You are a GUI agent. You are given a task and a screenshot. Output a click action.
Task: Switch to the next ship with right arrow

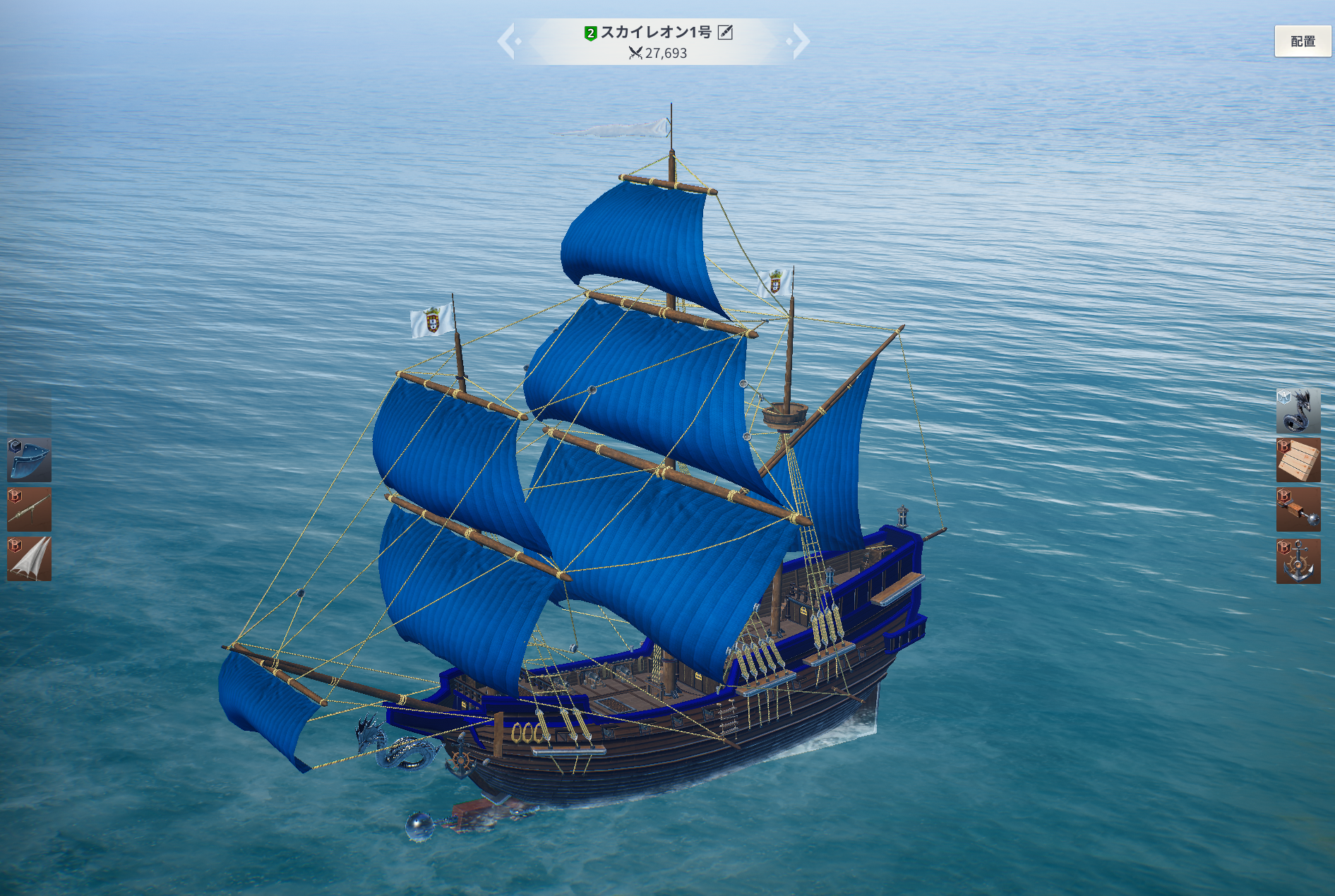pos(800,41)
